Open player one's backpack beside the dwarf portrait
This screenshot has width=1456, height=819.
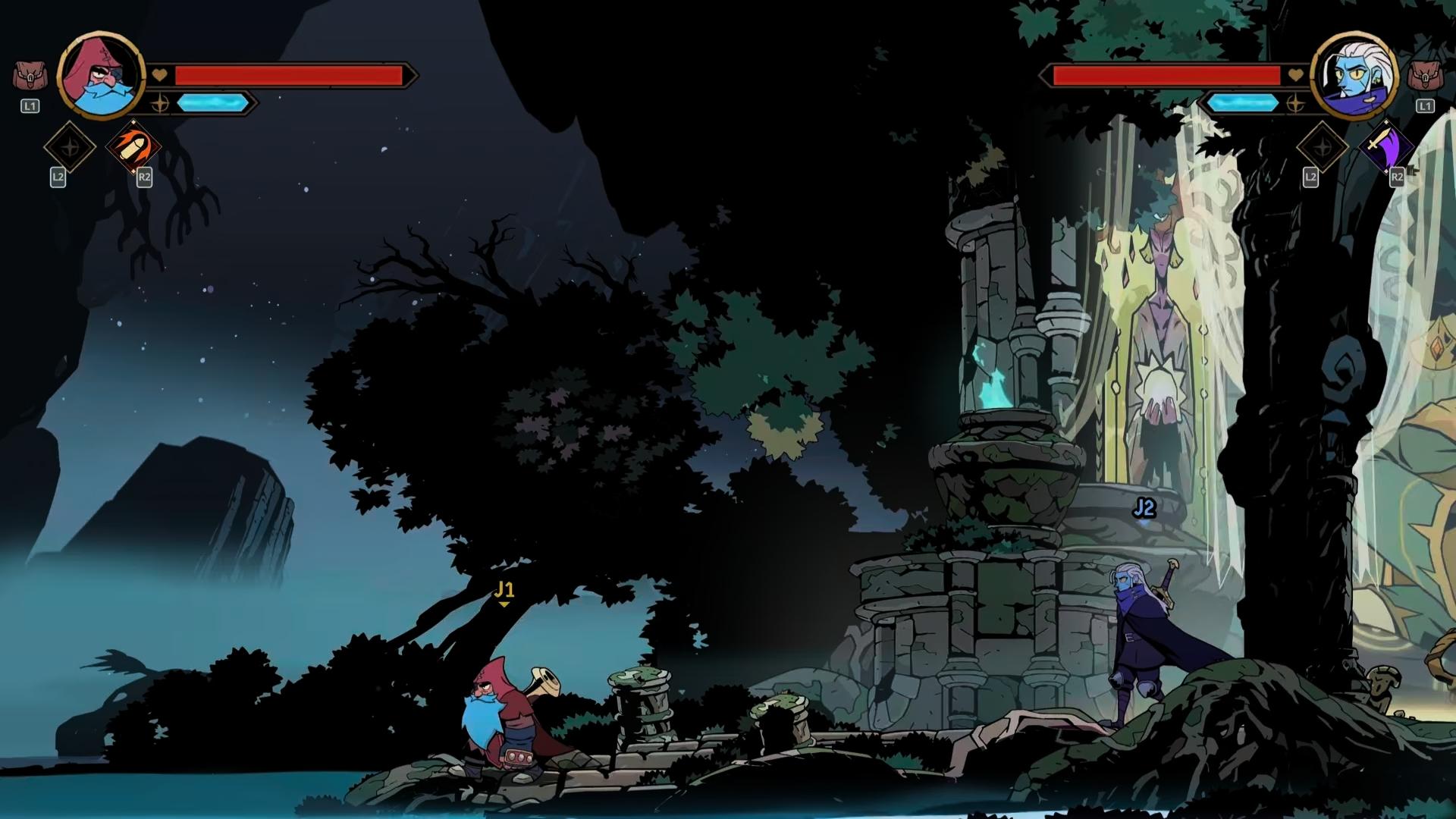tap(30, 77)
